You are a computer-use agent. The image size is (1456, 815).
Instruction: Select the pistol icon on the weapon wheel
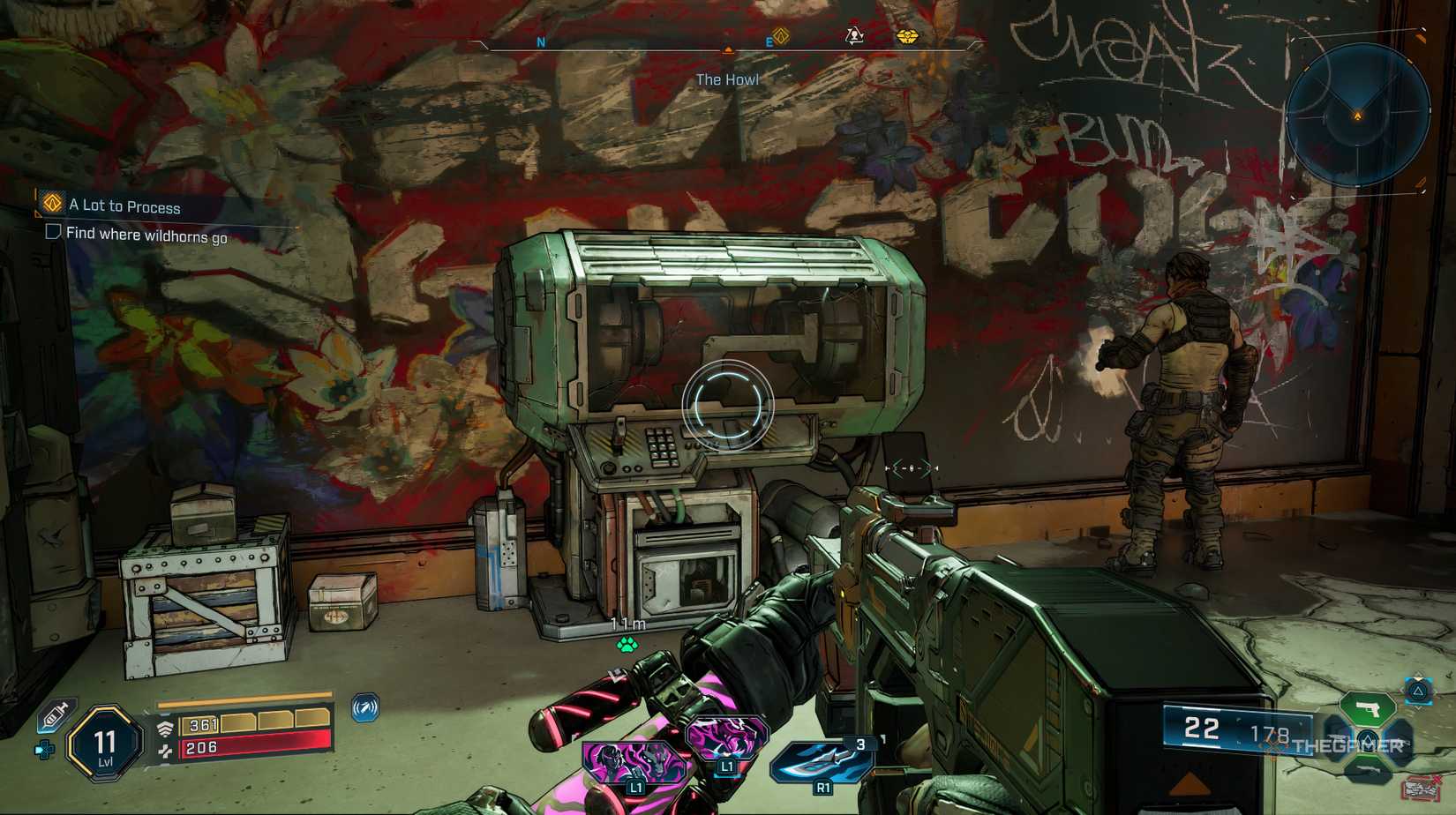point(1369,708)
